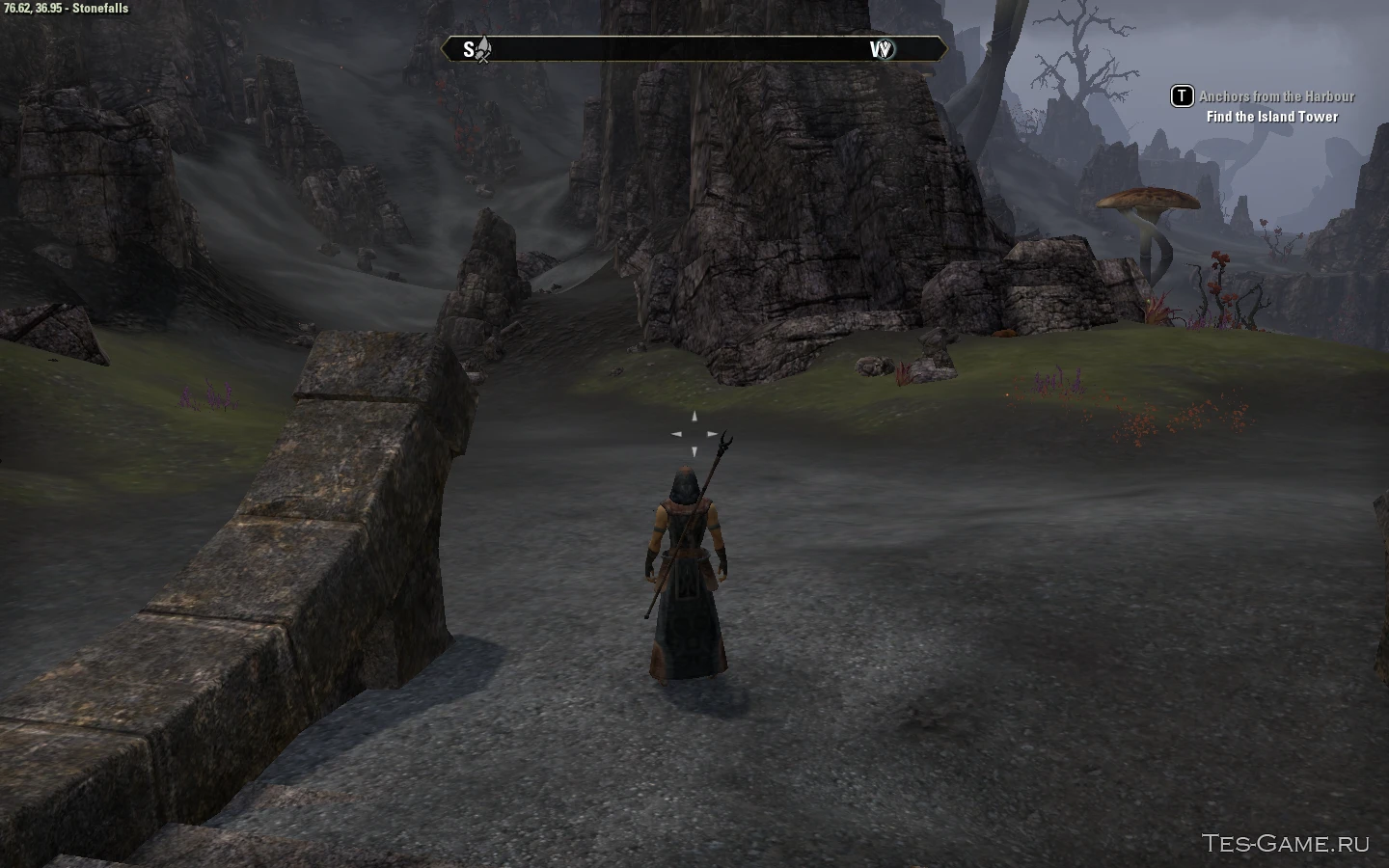Click the center crosshair reticle
This screenshot has height=868, width=1389.
pyautogui.click(x=694, y=432)
